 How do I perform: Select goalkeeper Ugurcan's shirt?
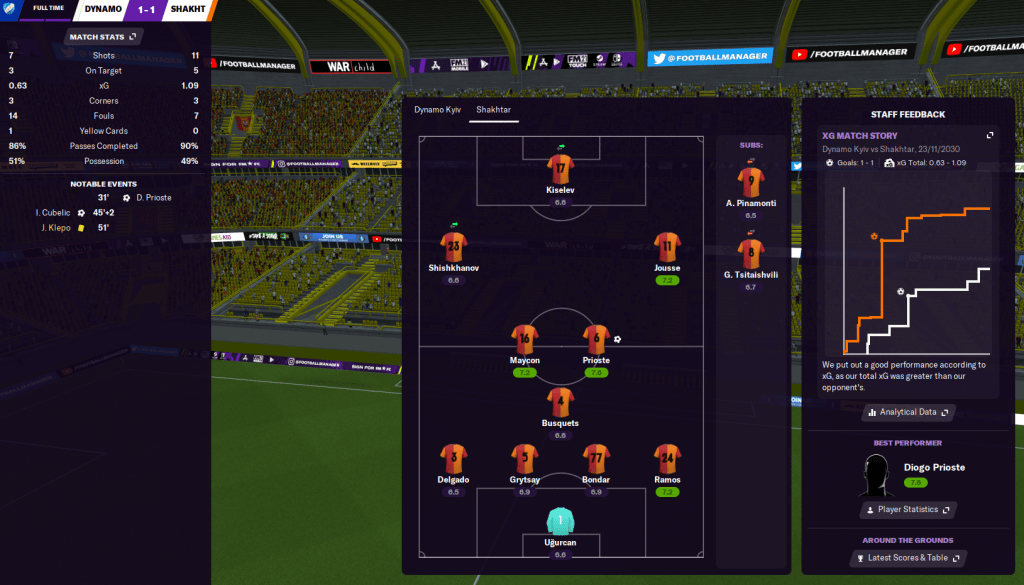click(x=560, y=521)
